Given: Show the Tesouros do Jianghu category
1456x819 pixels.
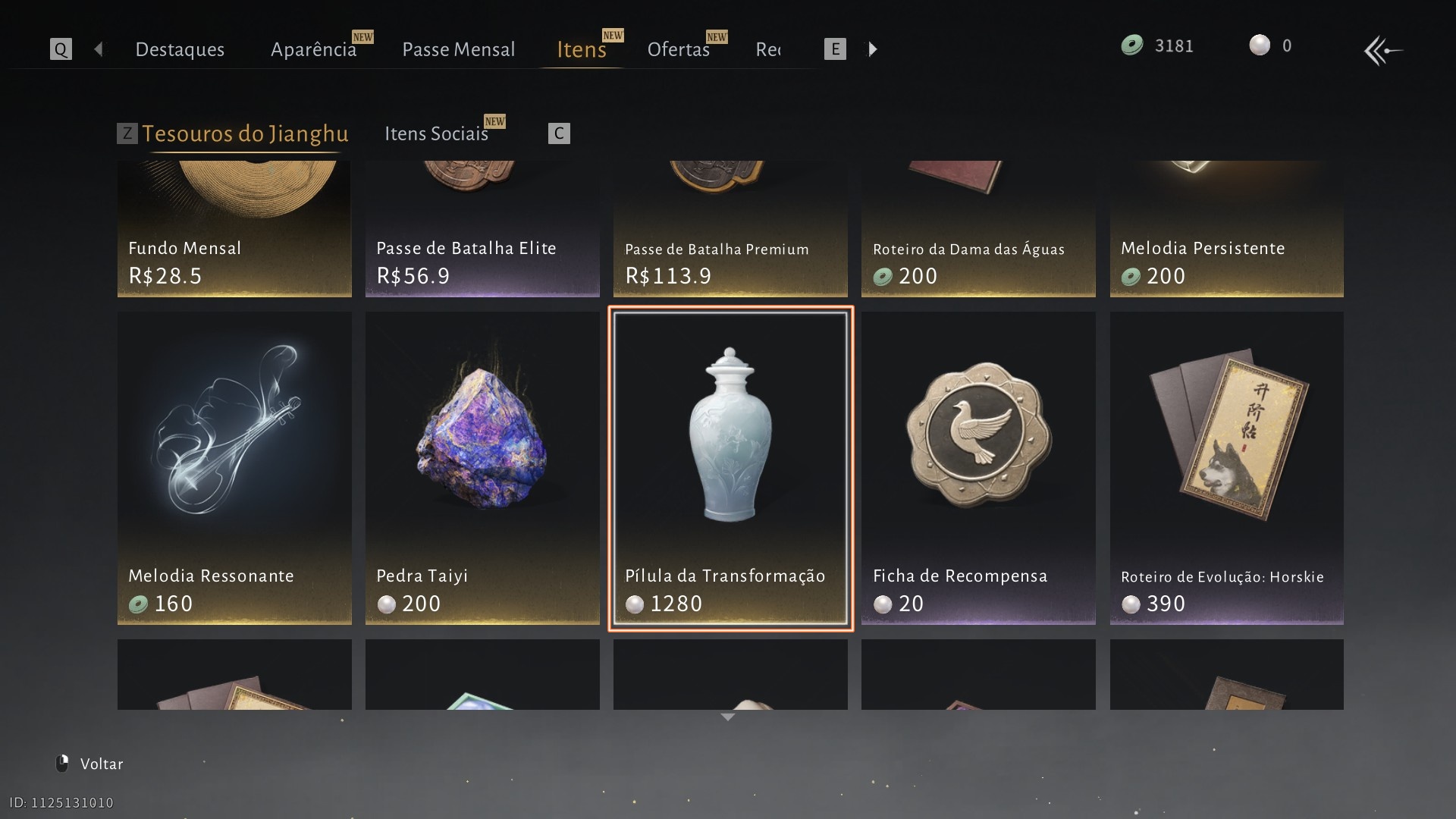Looking at the screenshot, I should pos(245,133).
